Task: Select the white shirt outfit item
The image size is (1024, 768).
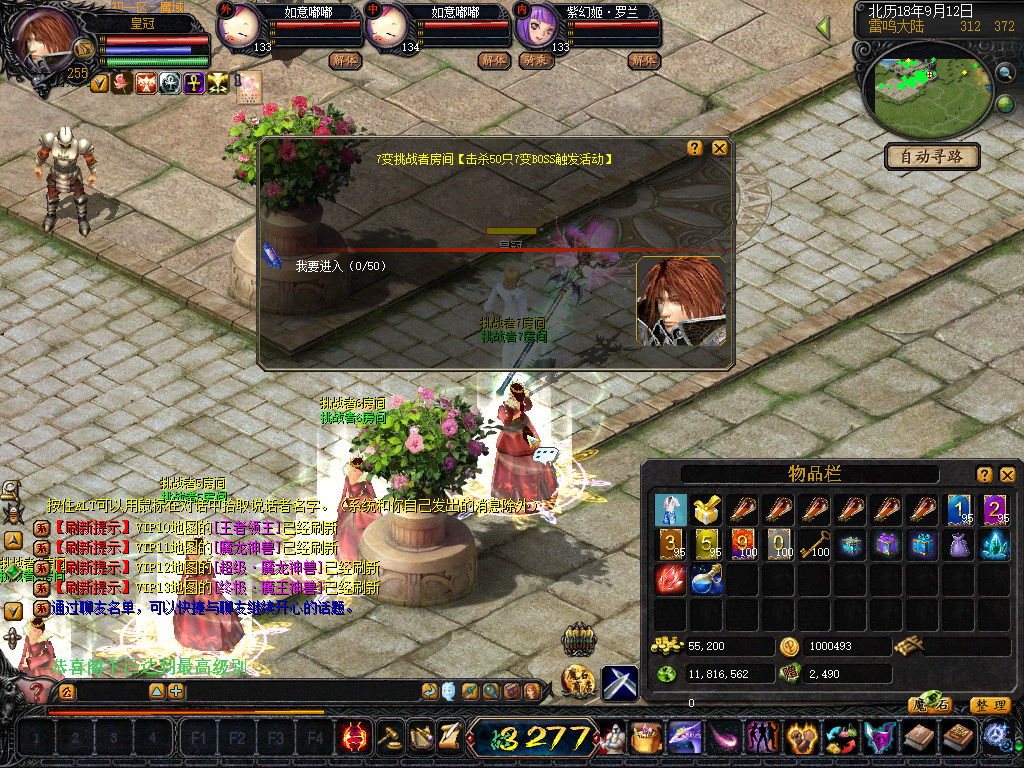Action: click(x=671, y=510)
